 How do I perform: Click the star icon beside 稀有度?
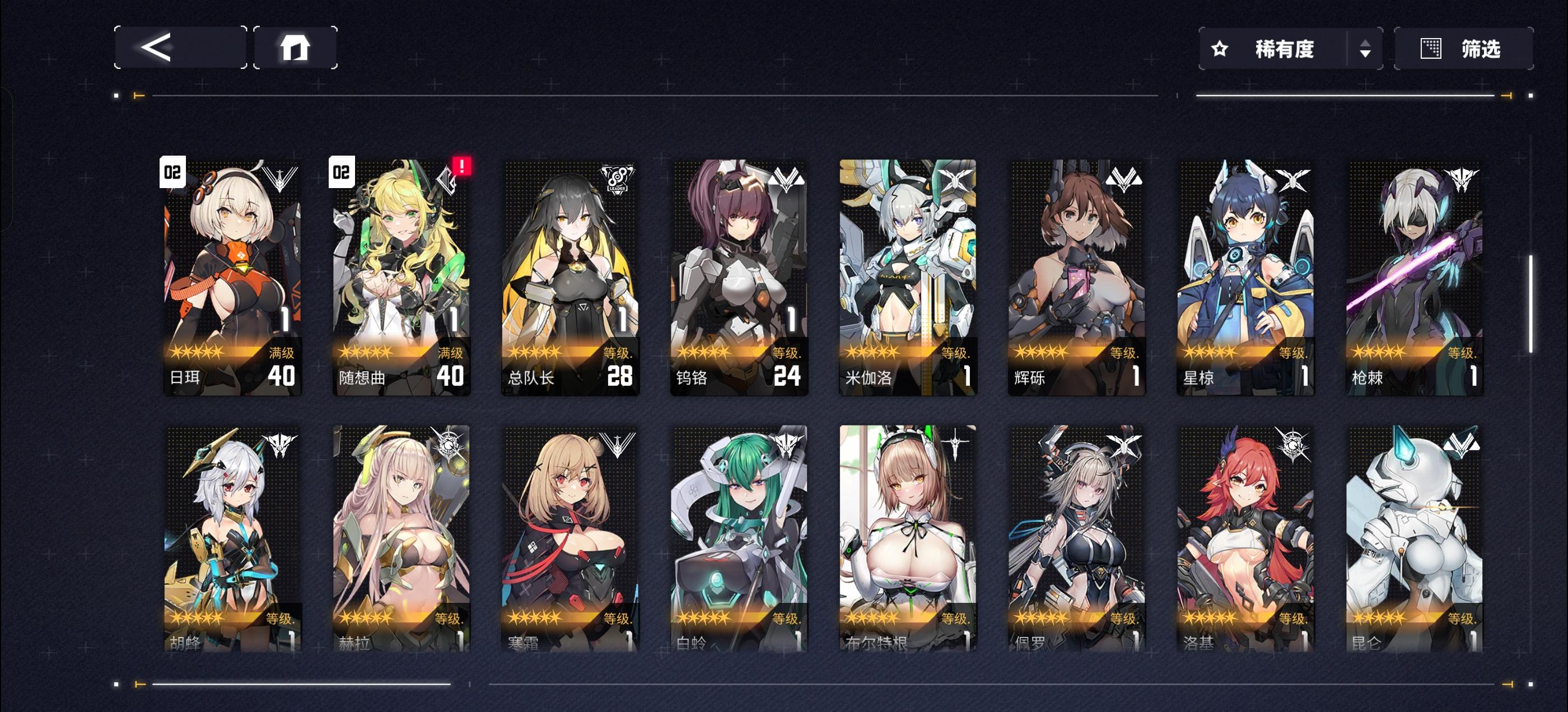tap(1219, 49)
